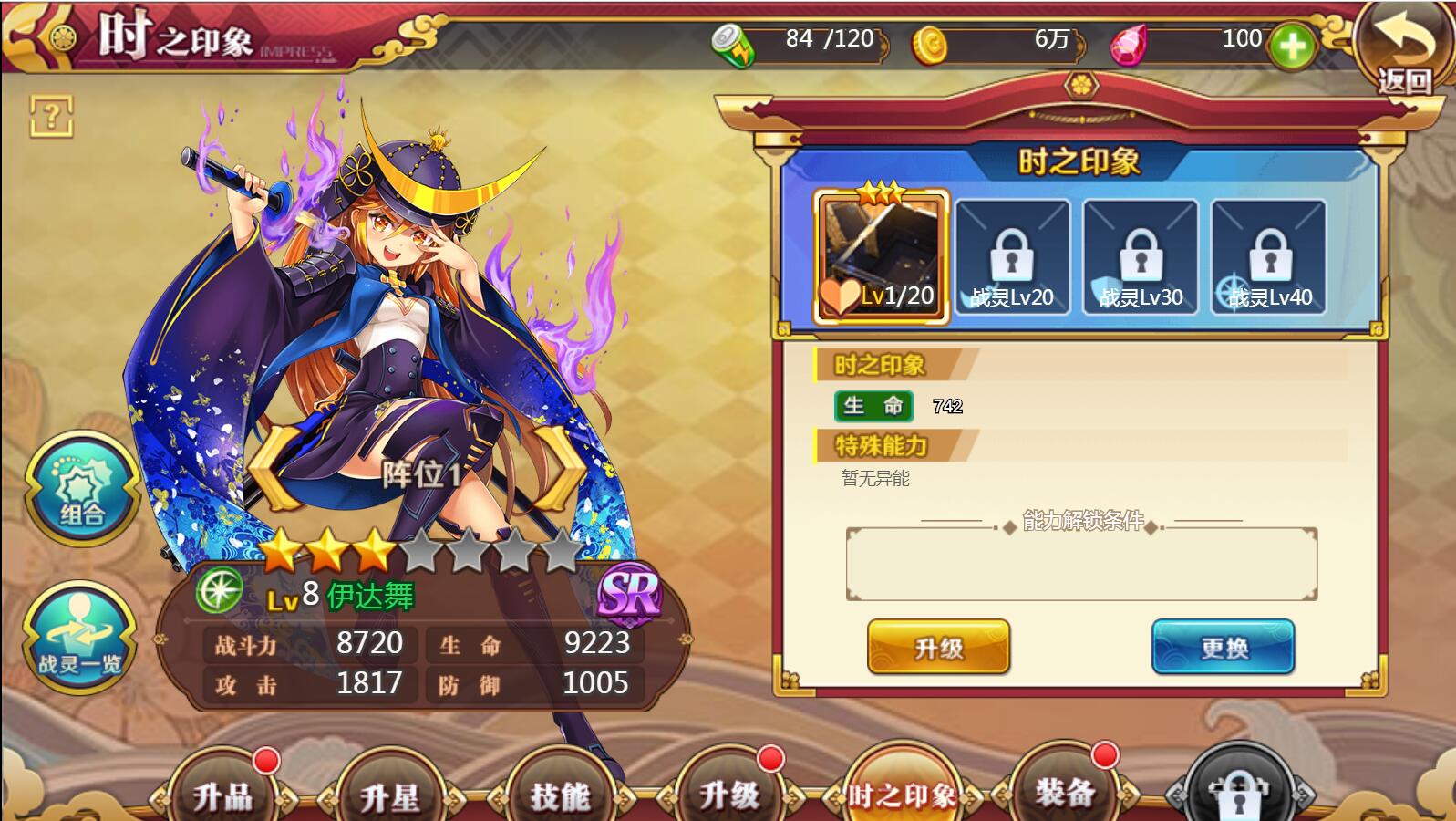Switch to the 升星 tab
Image resolution: width=1456 pixels, height=821 pixels.
coord(390,792)
